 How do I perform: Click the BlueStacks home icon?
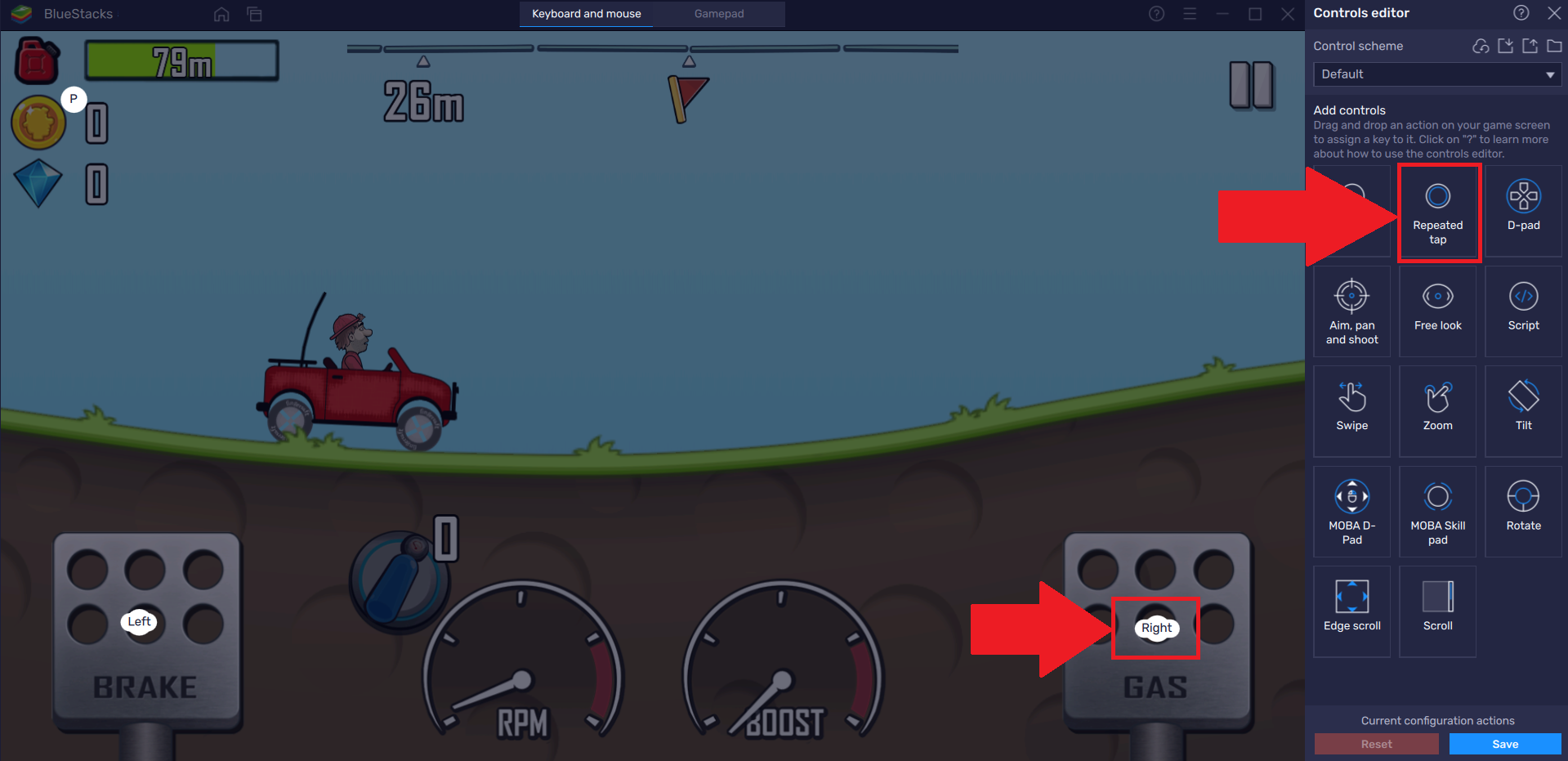pos(221,14)
